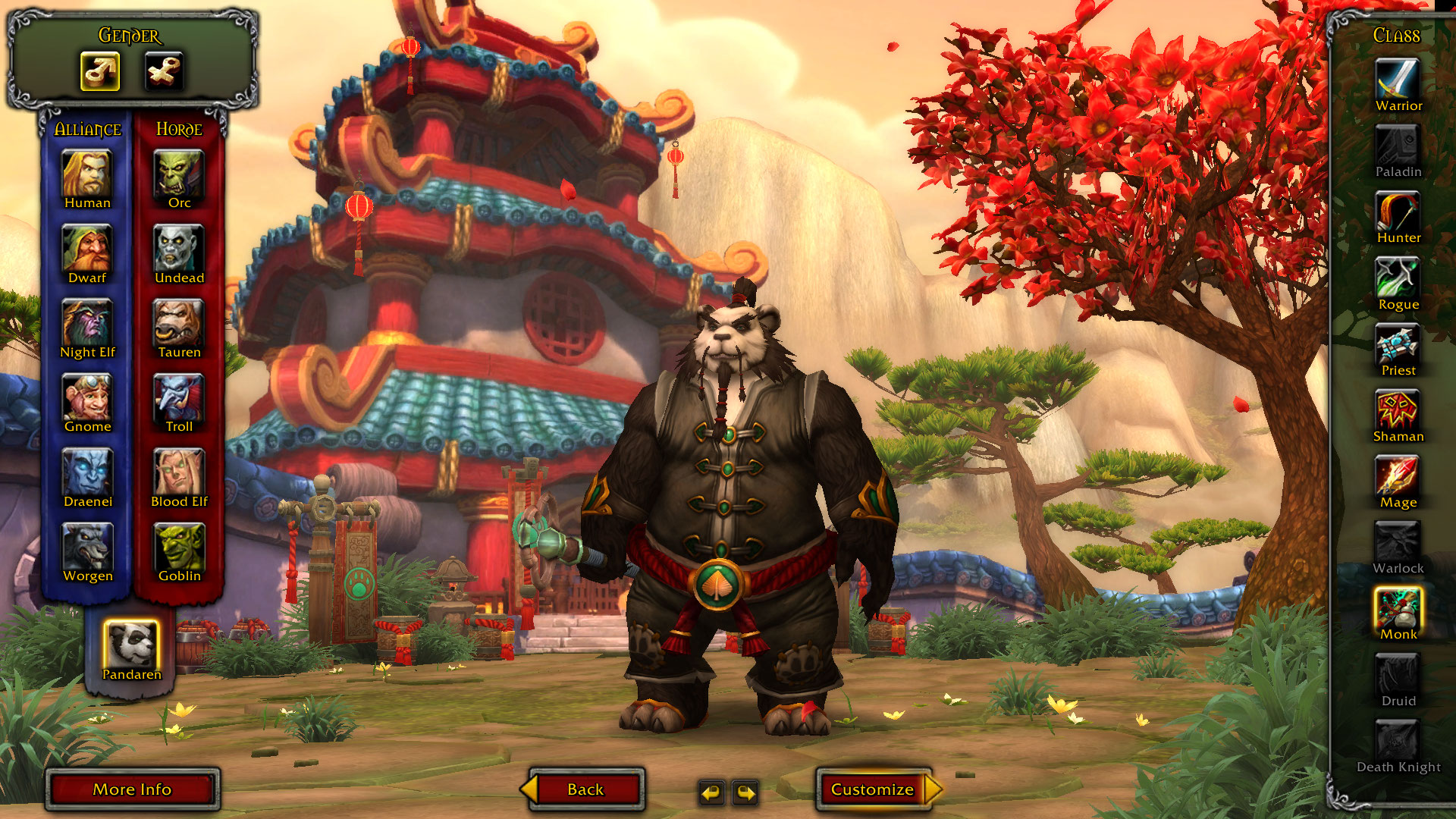
Task: Select the Pandaren race icon
Action: click(x=133, y=644)
